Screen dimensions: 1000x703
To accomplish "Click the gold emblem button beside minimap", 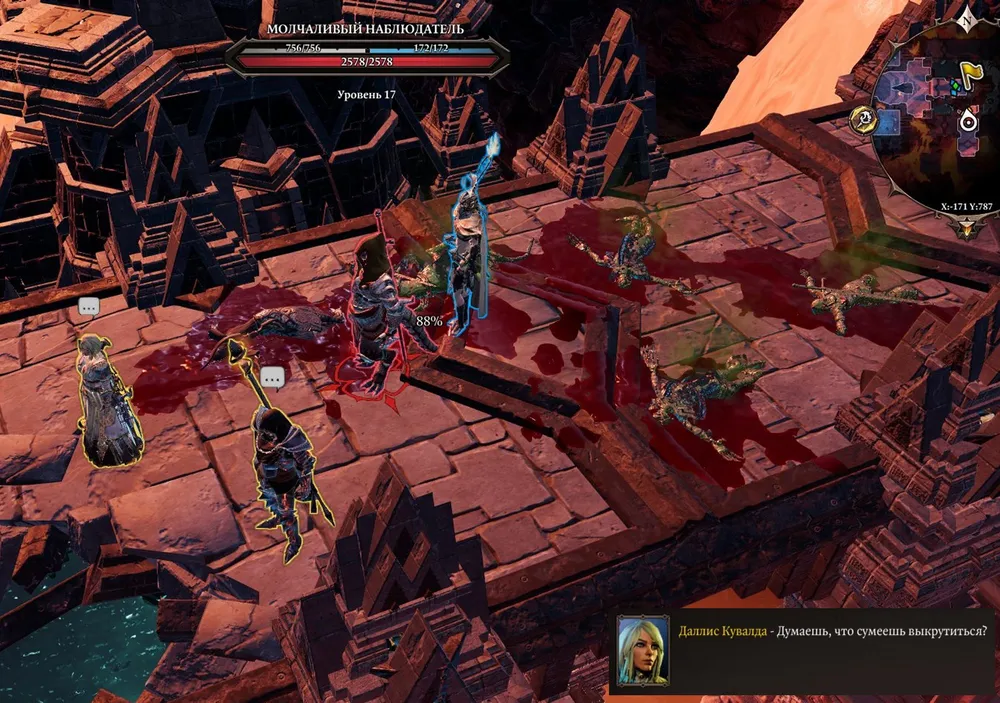I will coord(862,121).
